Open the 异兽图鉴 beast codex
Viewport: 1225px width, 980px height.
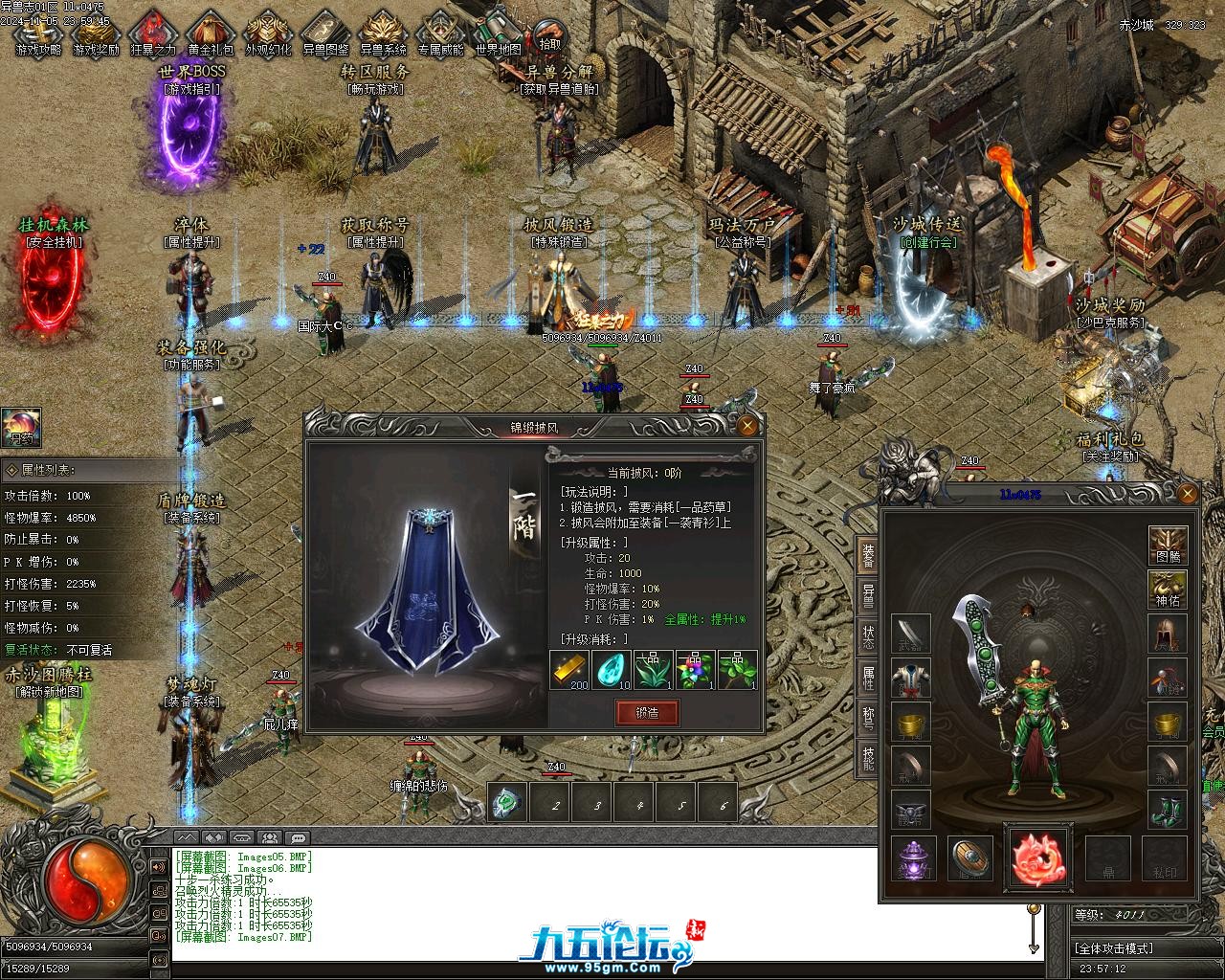[x=325, y=34]
